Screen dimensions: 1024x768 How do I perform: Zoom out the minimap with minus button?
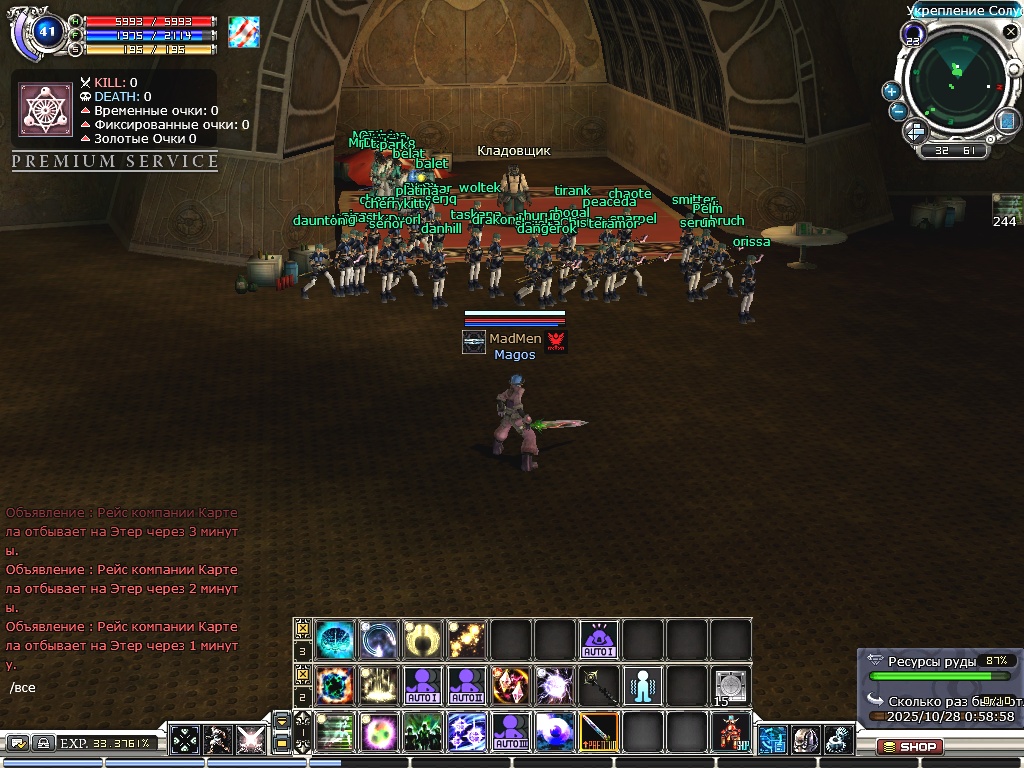click(x=898, y=111)
